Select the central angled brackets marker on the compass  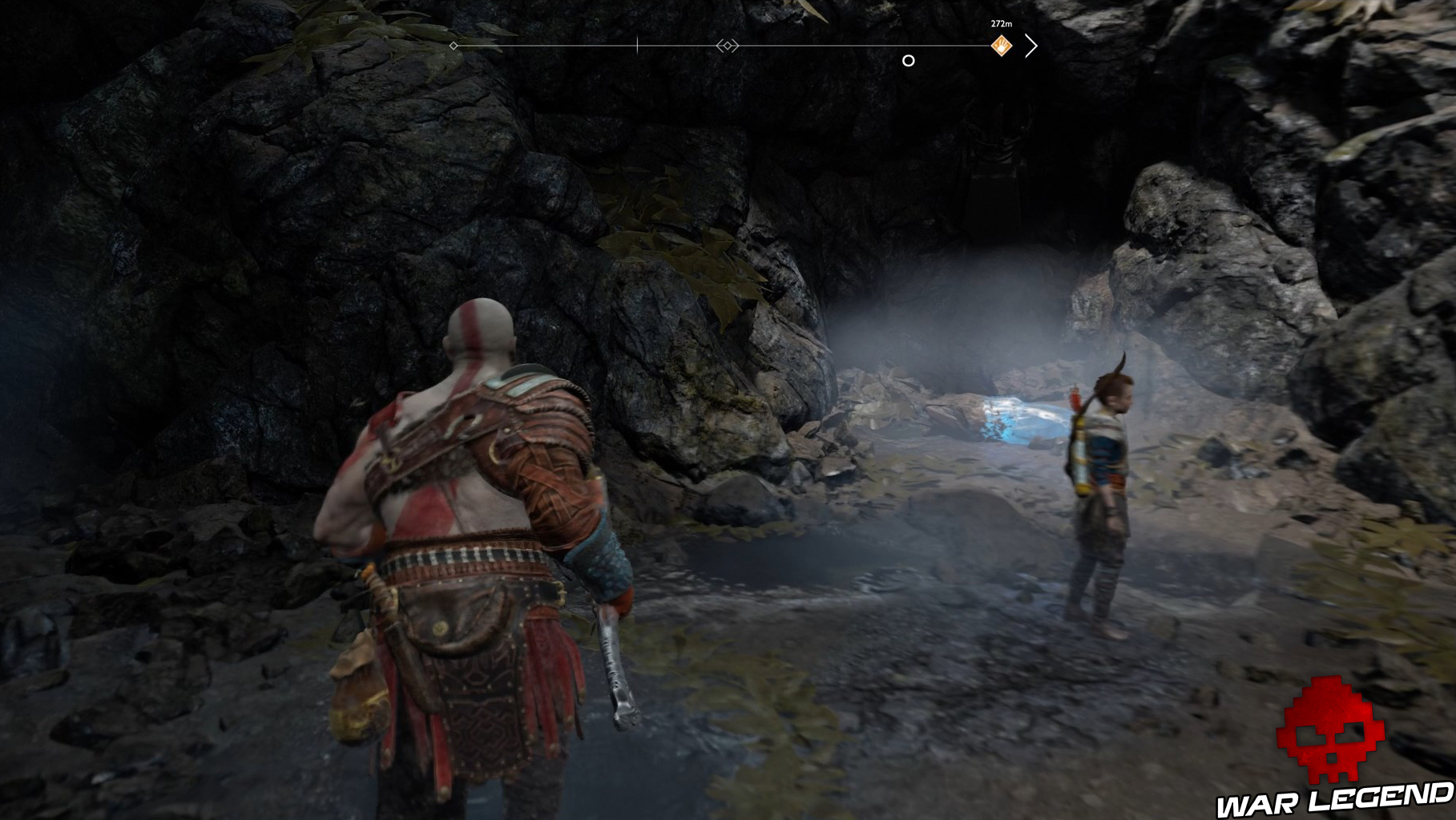726,46
